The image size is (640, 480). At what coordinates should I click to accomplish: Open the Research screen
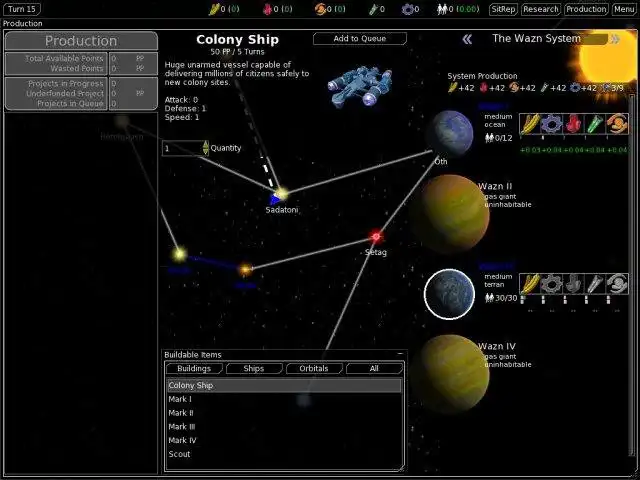(x=540, y=9)
